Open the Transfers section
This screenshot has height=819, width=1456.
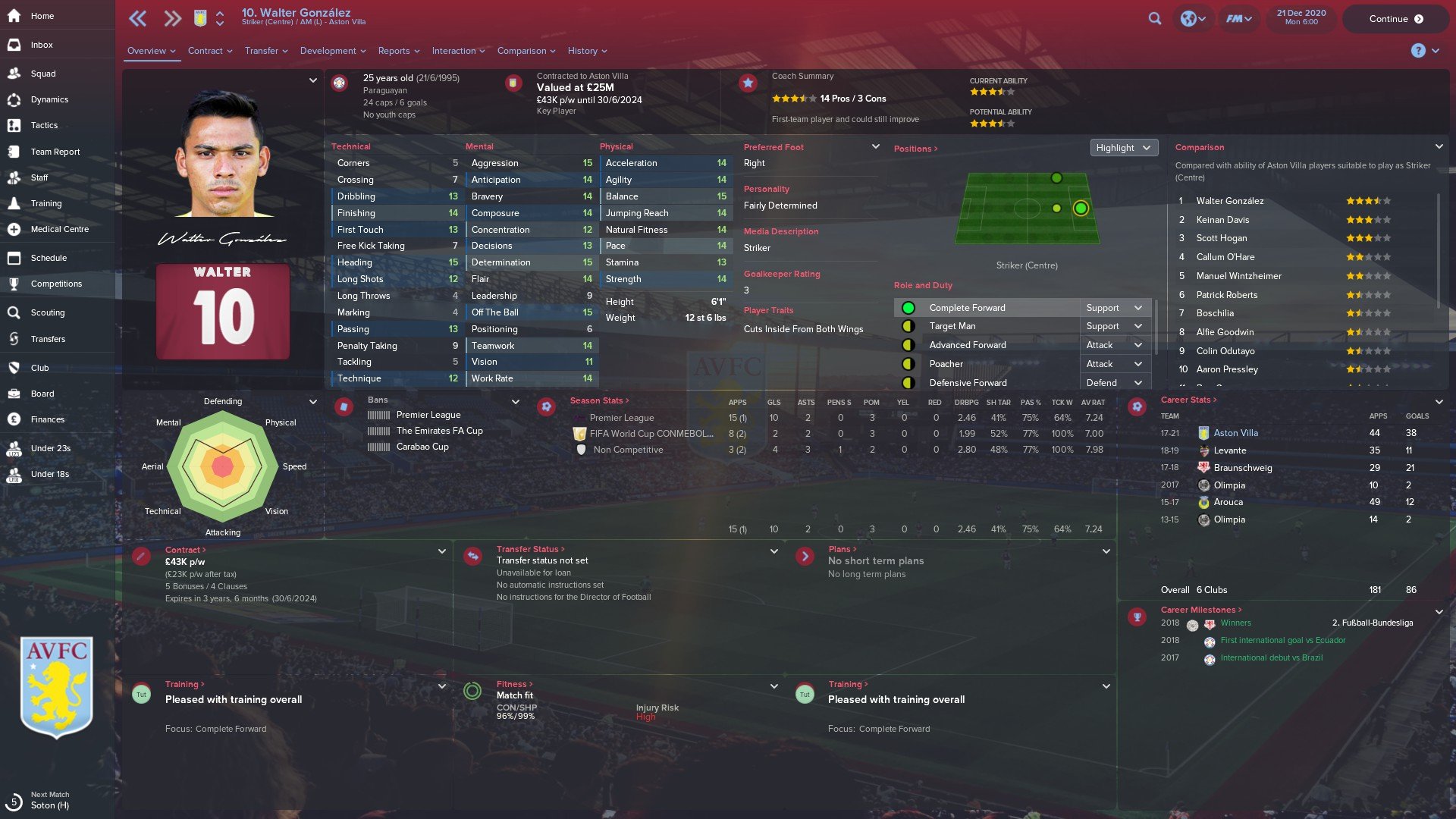pyautogui.click(x=48, y=339)
